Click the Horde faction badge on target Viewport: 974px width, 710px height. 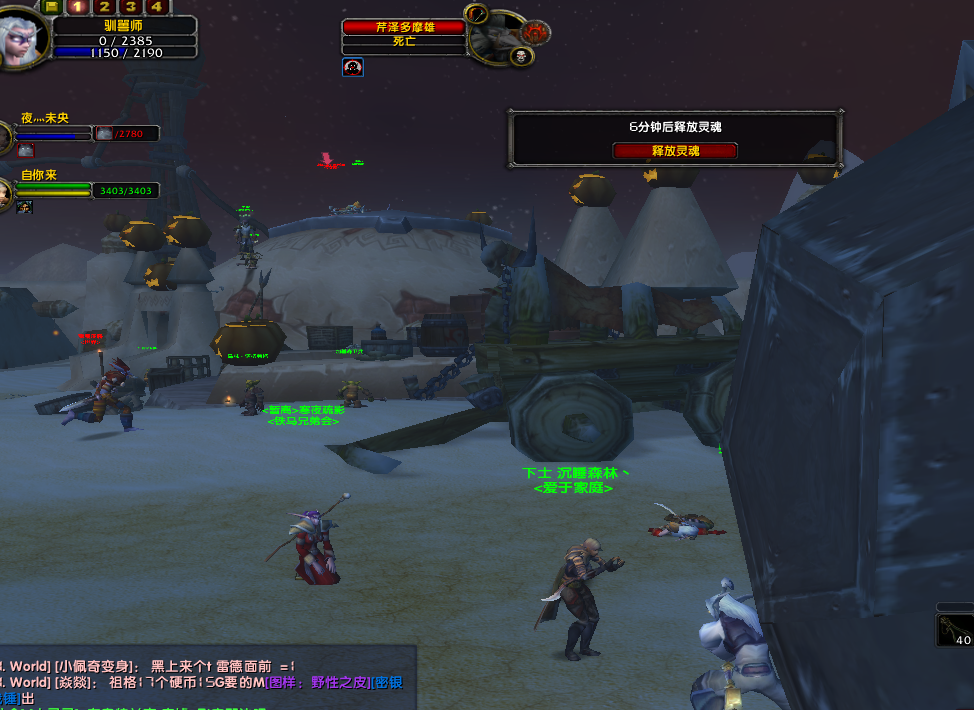pos(536,32)
